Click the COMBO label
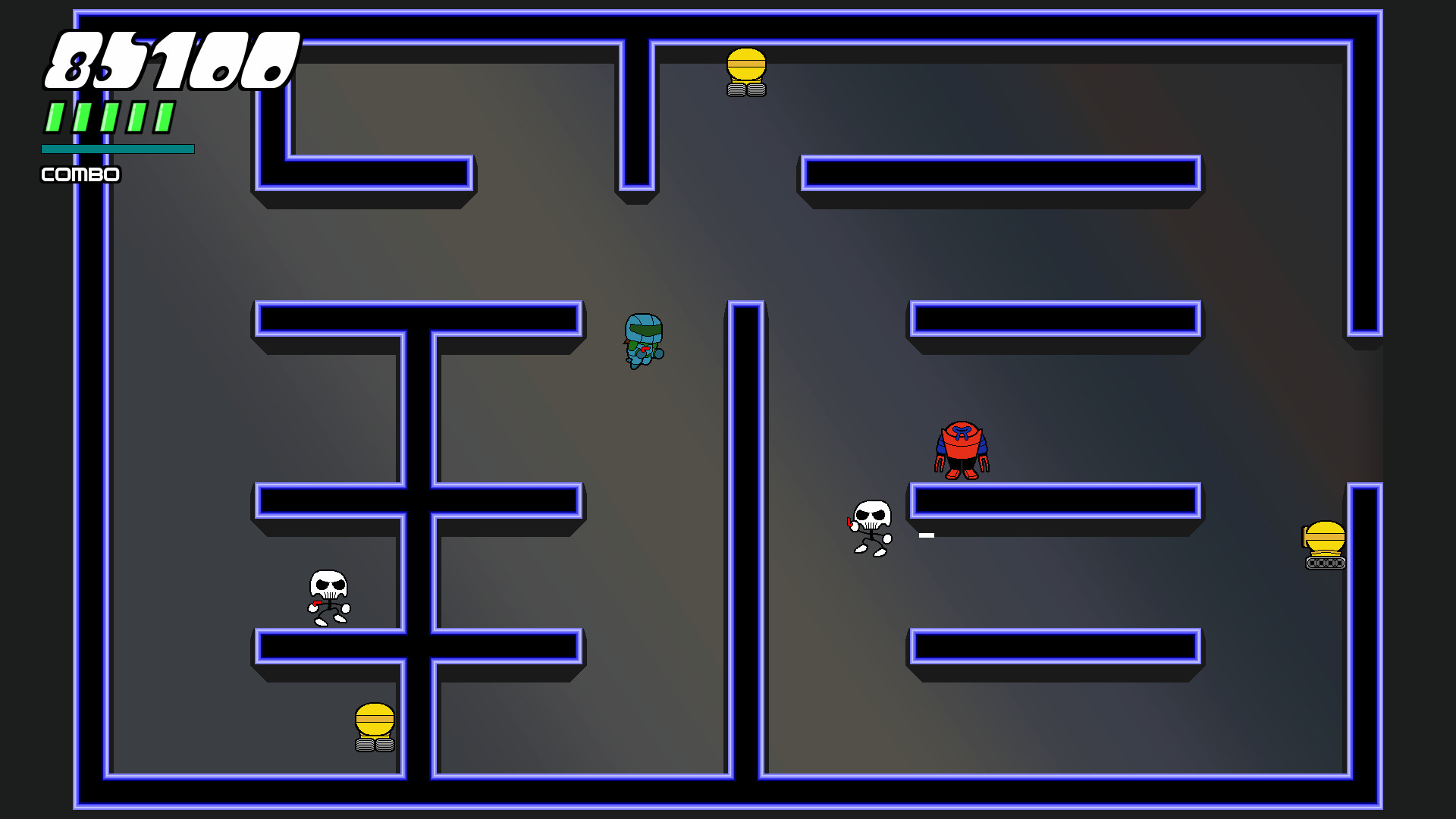 tap(79, 174)
